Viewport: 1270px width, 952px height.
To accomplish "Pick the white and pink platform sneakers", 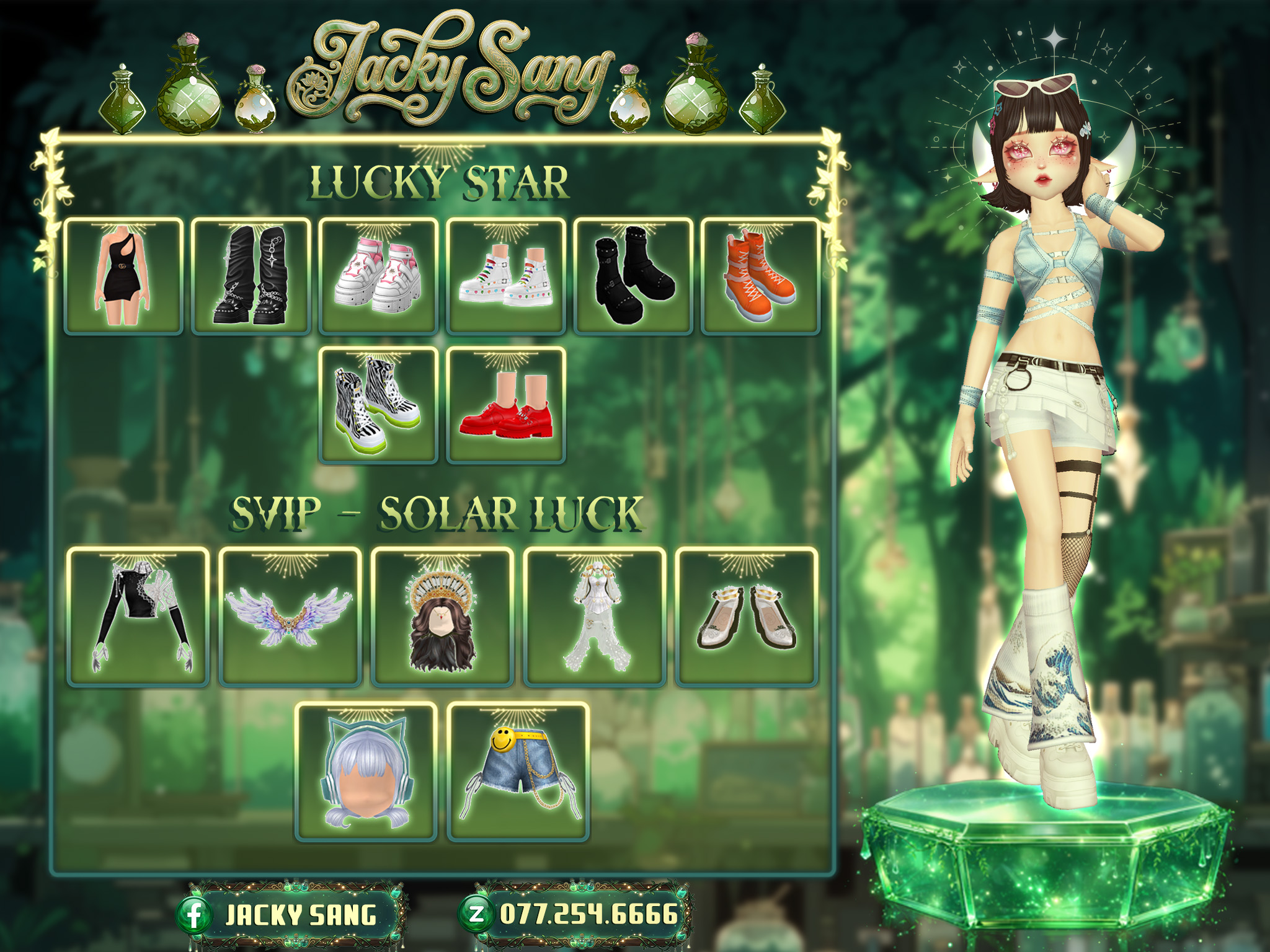I will coord(378,276).
